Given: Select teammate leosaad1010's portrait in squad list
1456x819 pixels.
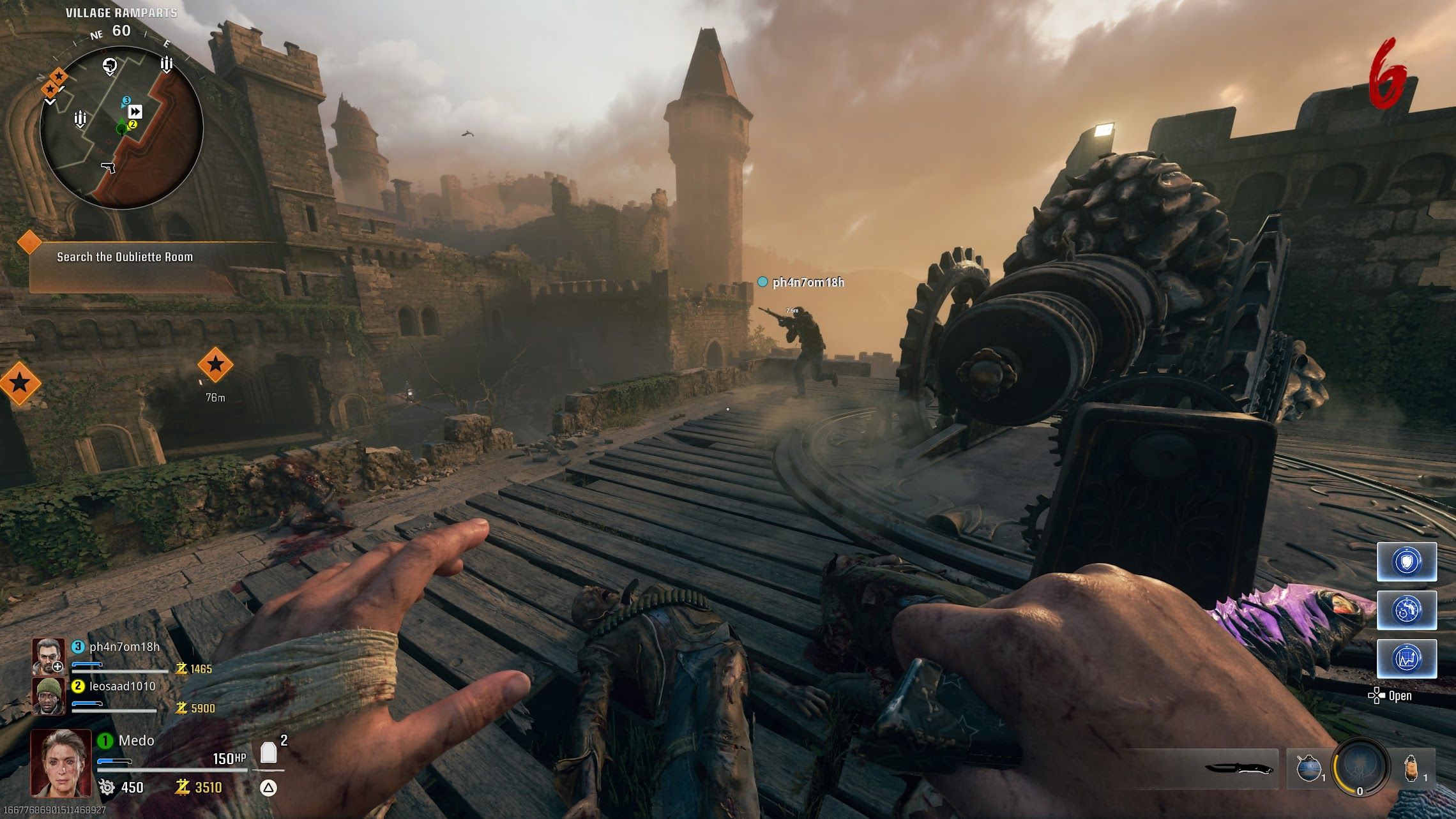Looking at the screenshot, I should 49,696.
